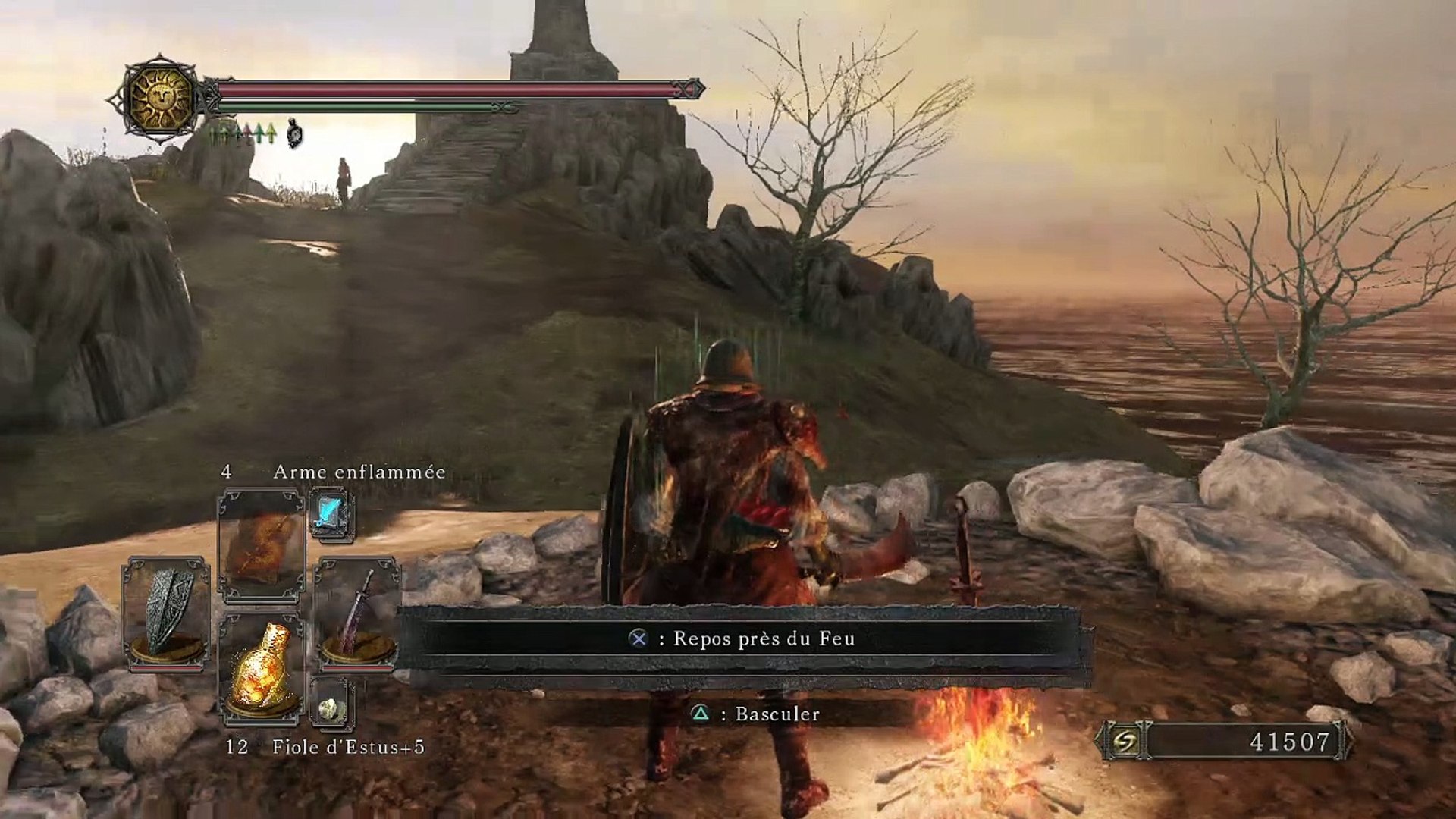Select the small blue next-spell icon
The image size is (1456, 819).
[331, 514]
